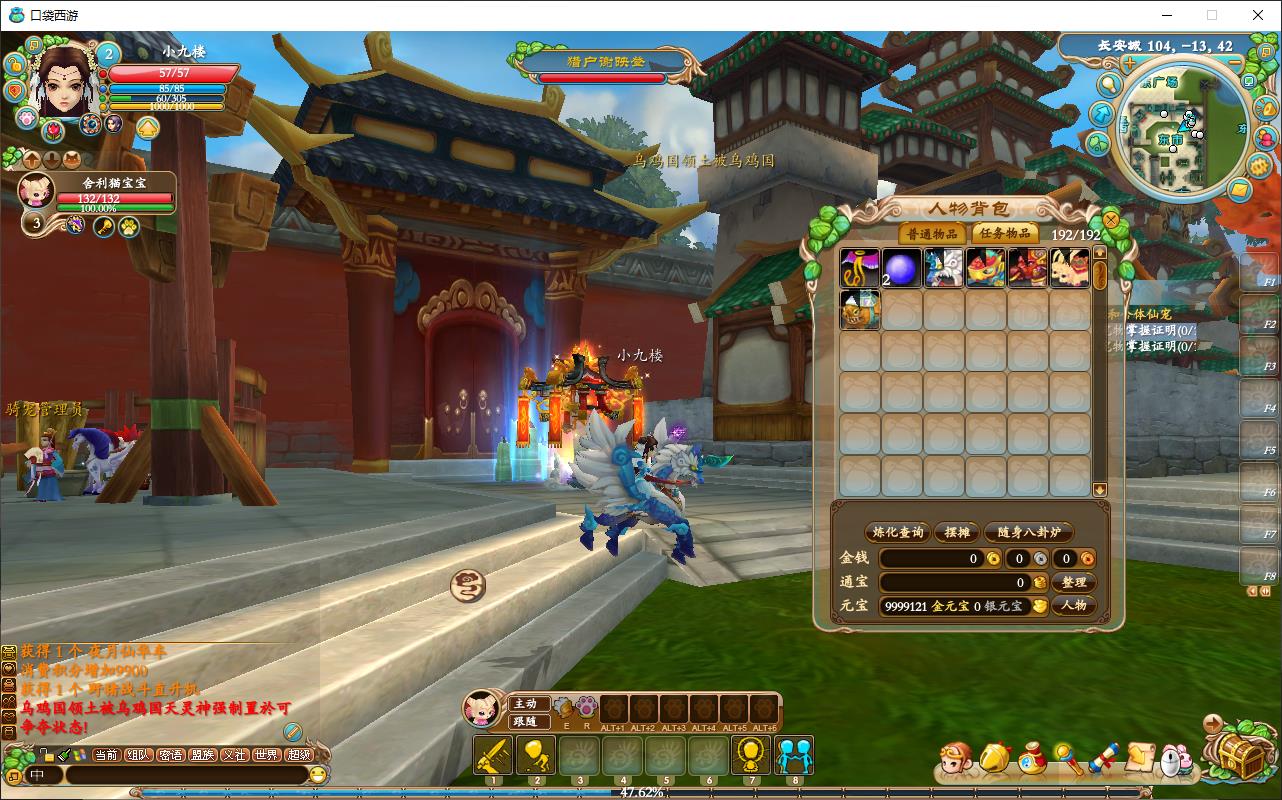Screen dimensions: 1282x800
Task: Close the game window
Action: (1258, 15)
